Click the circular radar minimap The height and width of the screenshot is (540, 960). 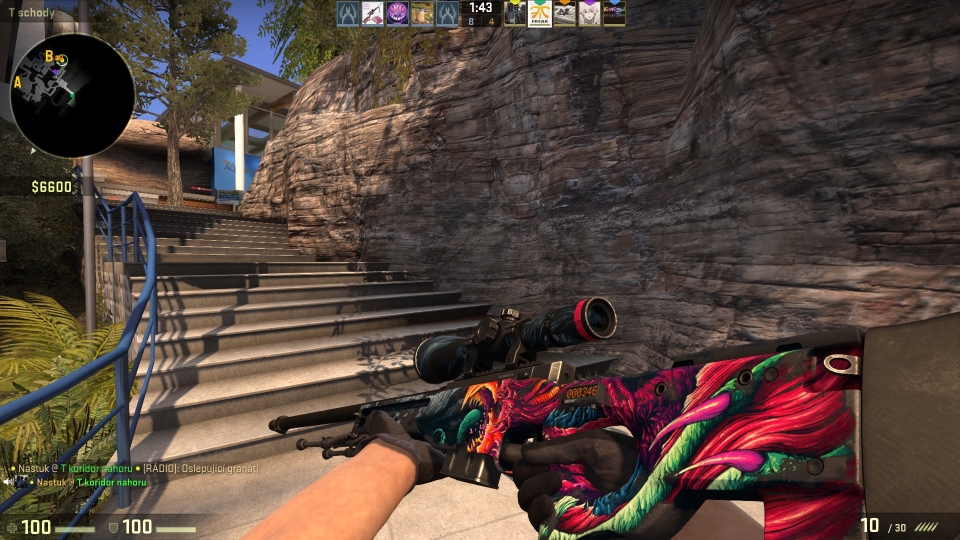point(72,96)
